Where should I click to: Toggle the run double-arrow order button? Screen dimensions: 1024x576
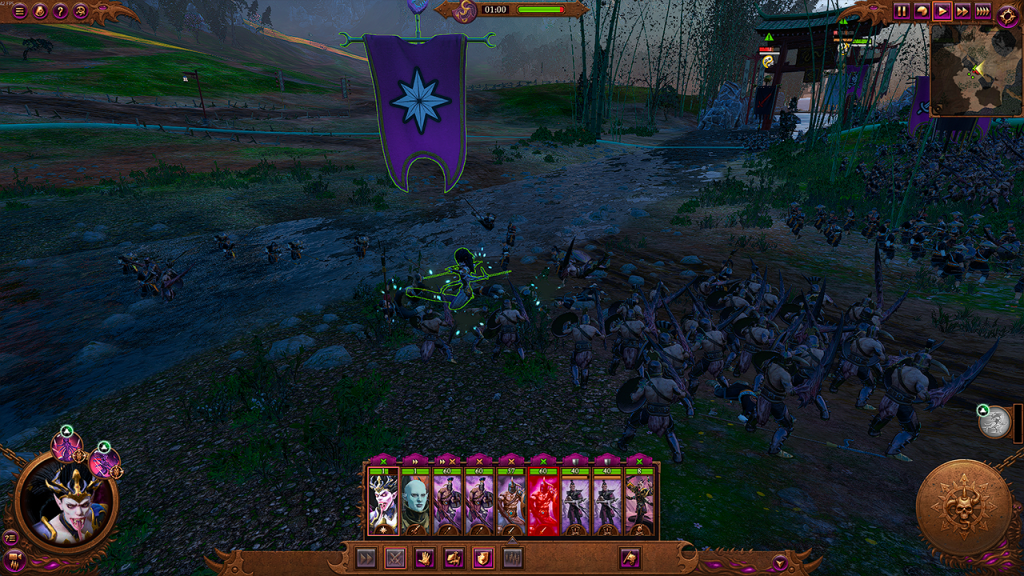(x=367, y=558)
